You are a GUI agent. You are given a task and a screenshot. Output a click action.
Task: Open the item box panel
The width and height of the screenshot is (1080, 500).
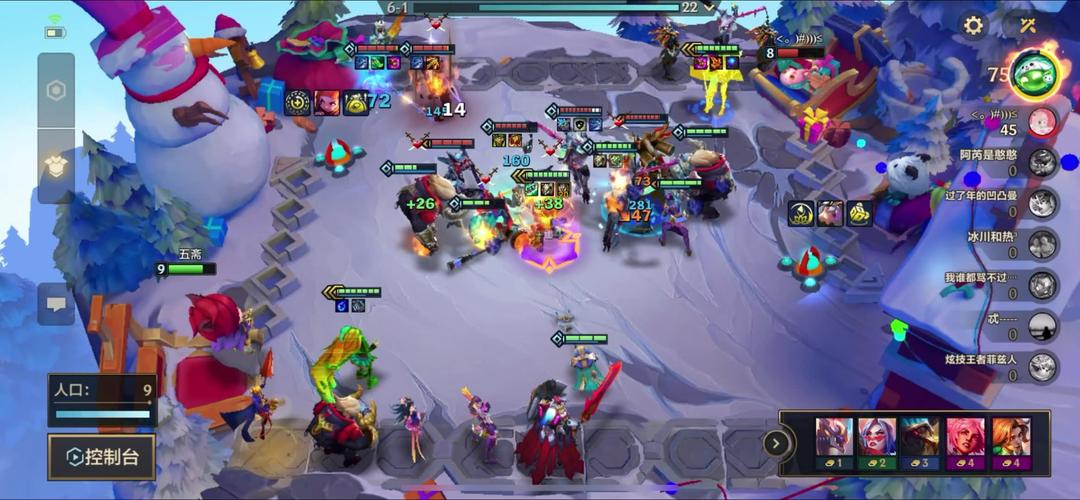[x=56, y=165]
